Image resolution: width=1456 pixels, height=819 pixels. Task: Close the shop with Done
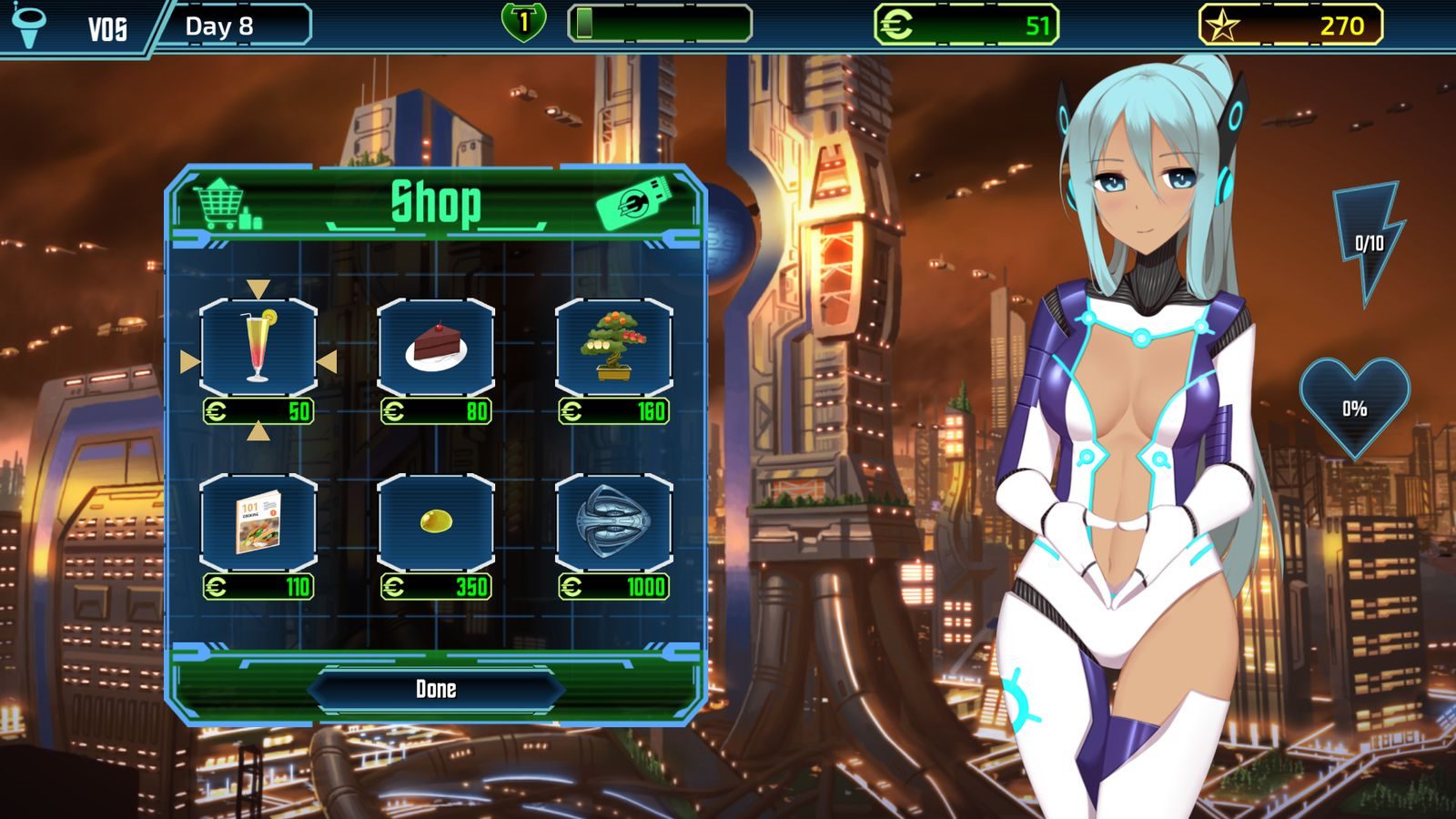point(436,689)
